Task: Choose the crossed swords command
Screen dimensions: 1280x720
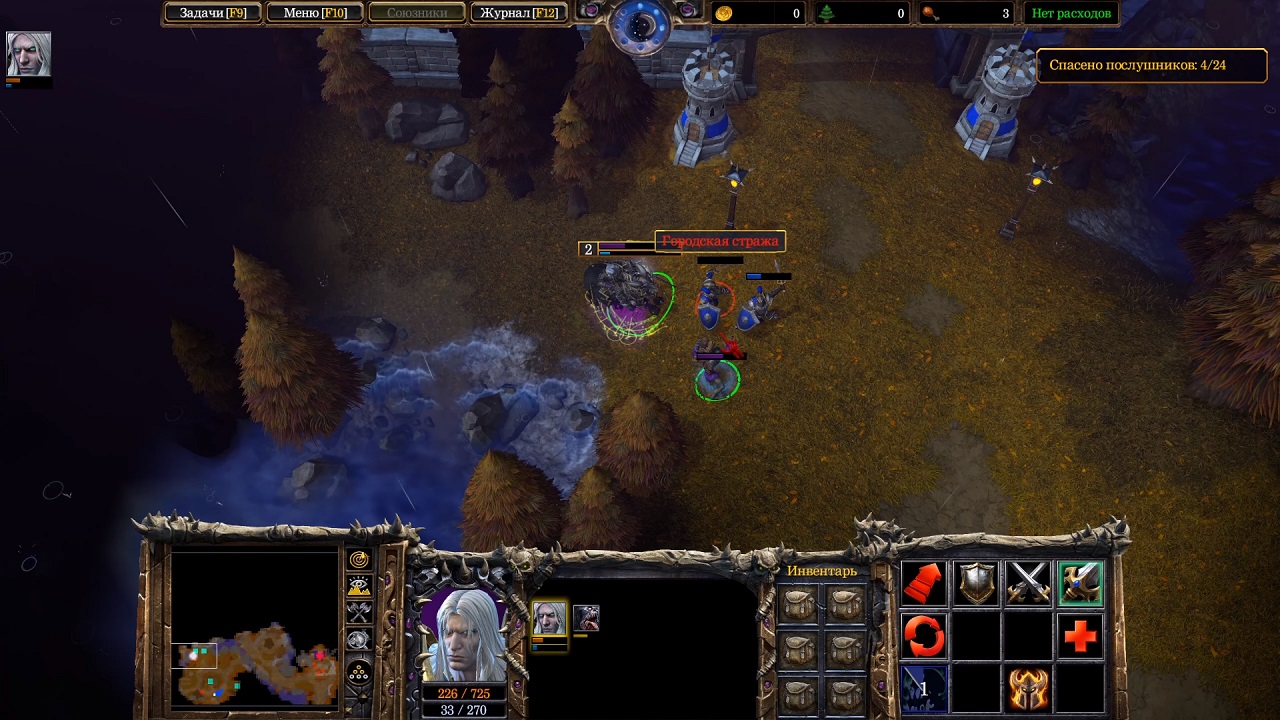Action: pyautogui.click(x=1027, y=584)
